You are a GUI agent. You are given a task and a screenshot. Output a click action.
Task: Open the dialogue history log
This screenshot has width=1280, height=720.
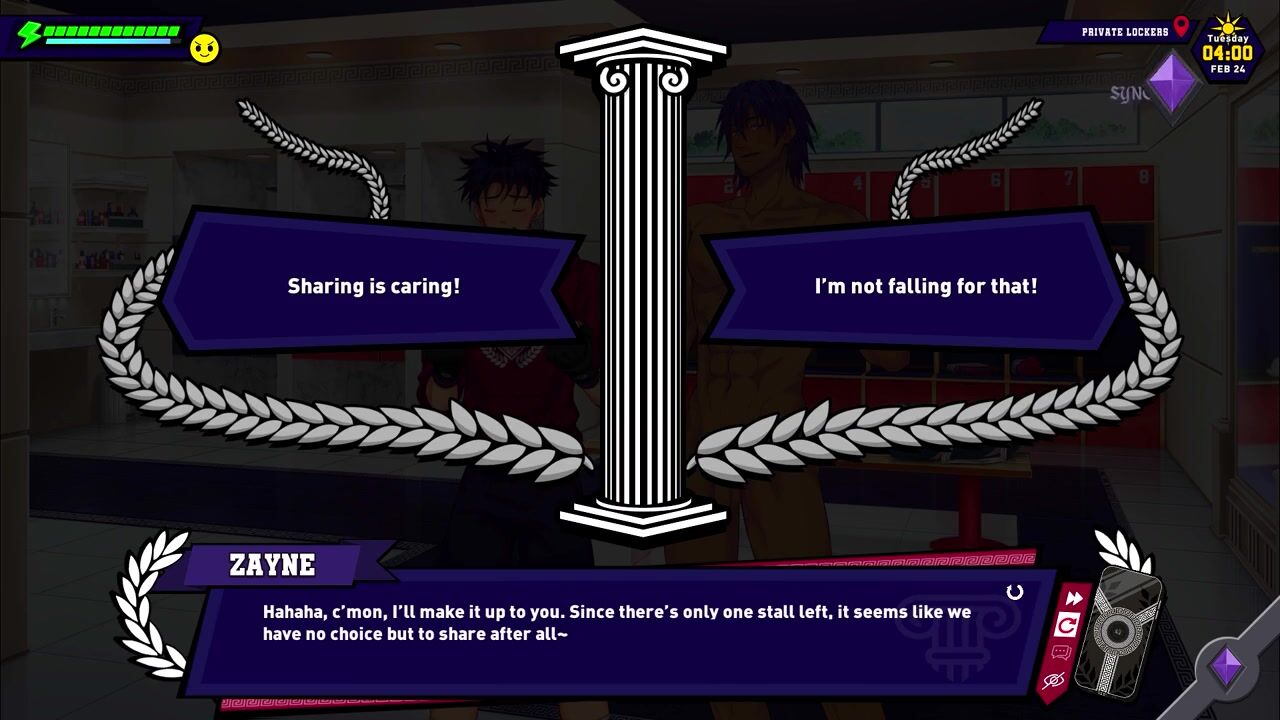click(1060, 653)
